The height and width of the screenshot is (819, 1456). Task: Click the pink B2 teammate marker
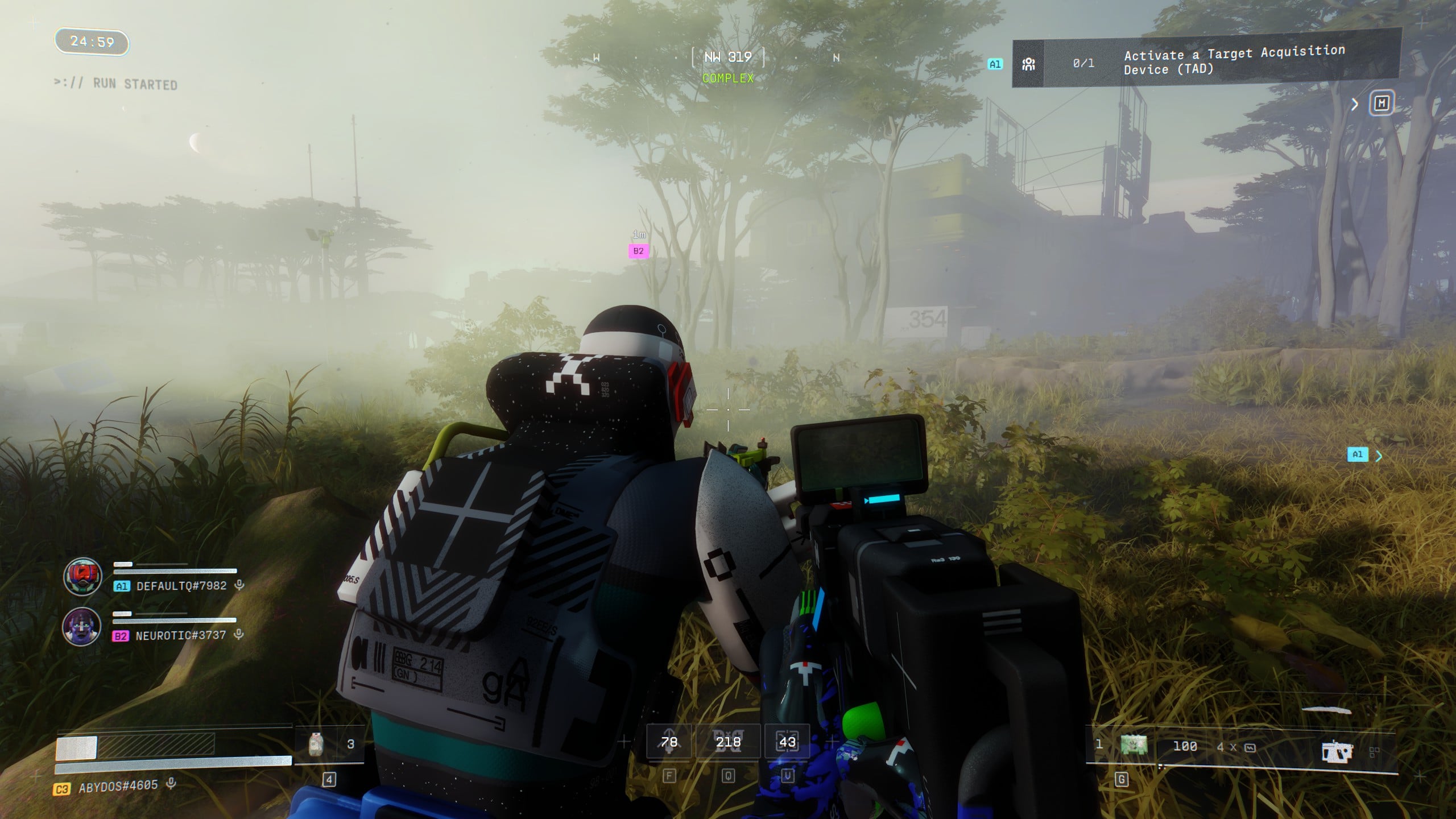(639, 251)
